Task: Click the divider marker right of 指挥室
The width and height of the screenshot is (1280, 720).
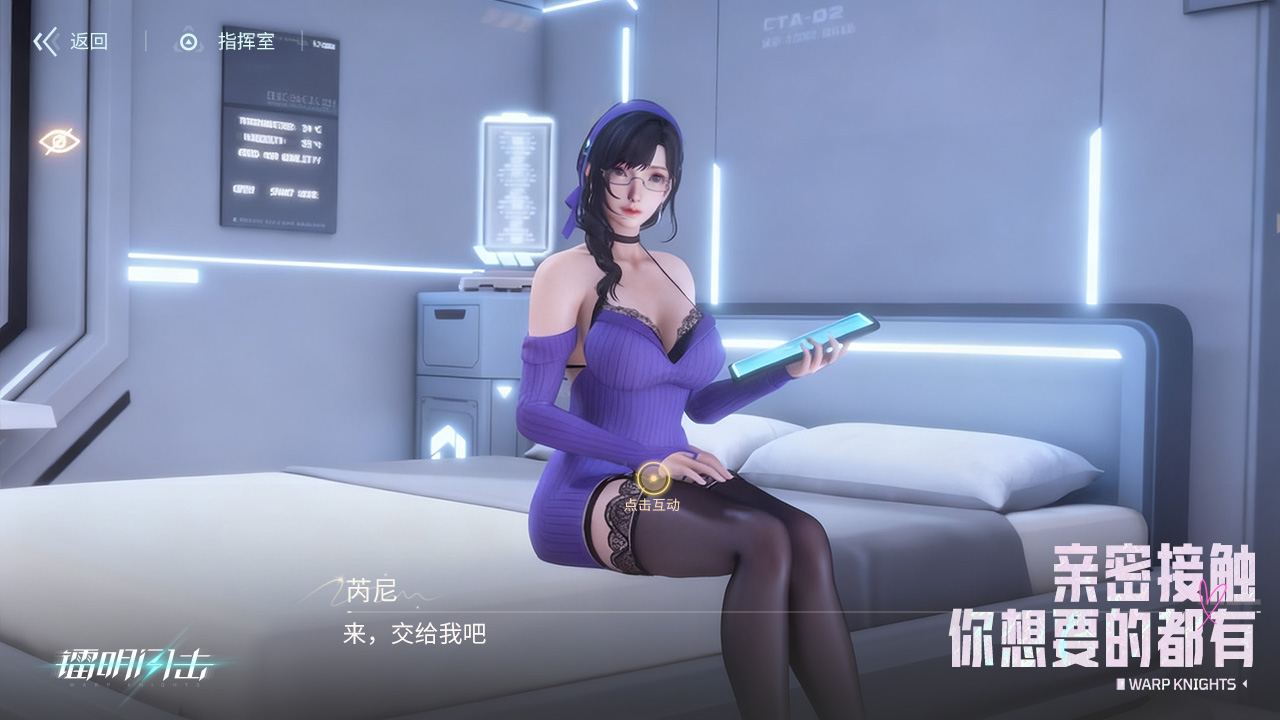Action: pyautogui.click(x=302, y=41)
